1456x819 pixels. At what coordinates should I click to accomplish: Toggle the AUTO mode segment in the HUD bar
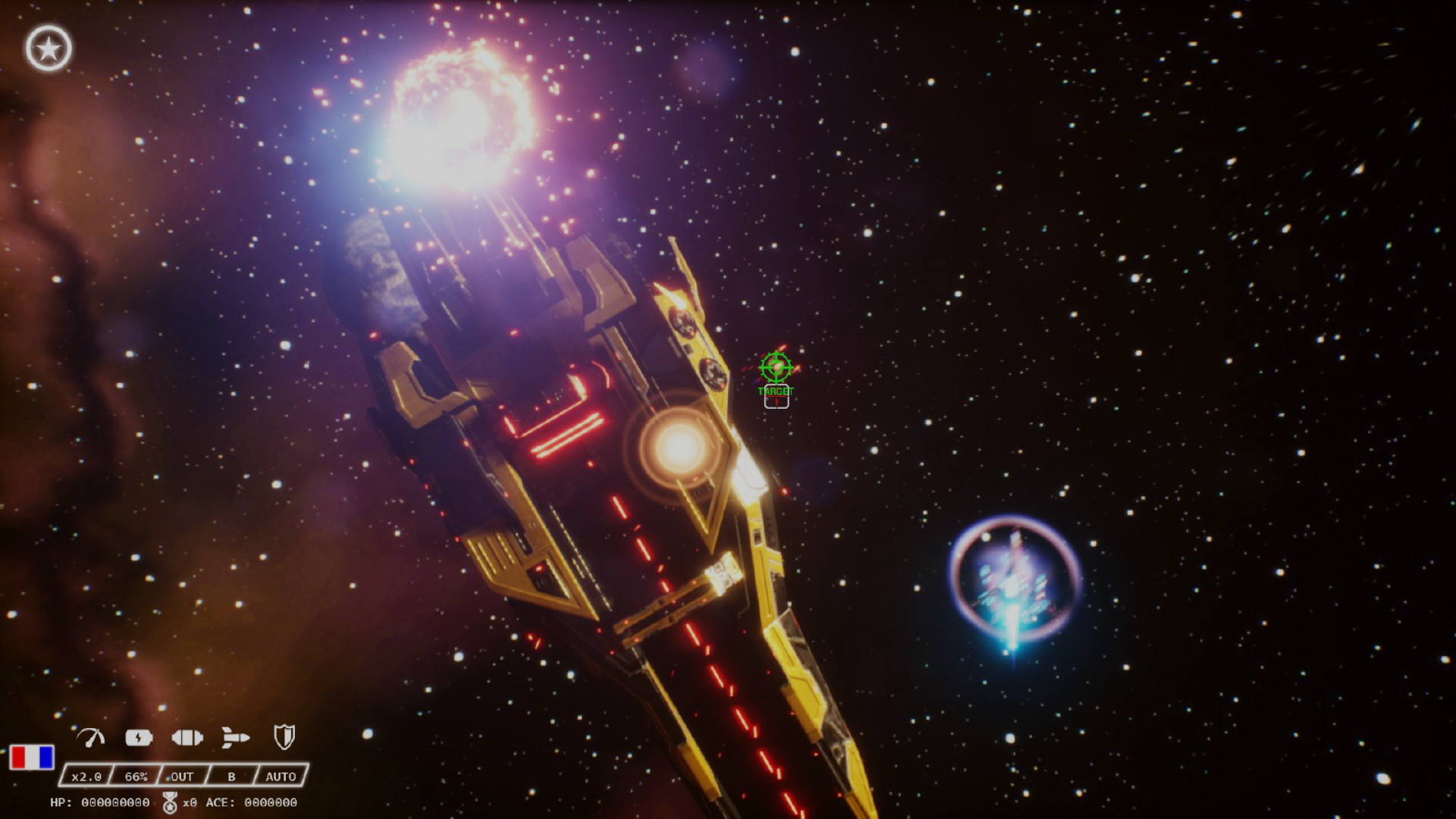coord(281,777)
